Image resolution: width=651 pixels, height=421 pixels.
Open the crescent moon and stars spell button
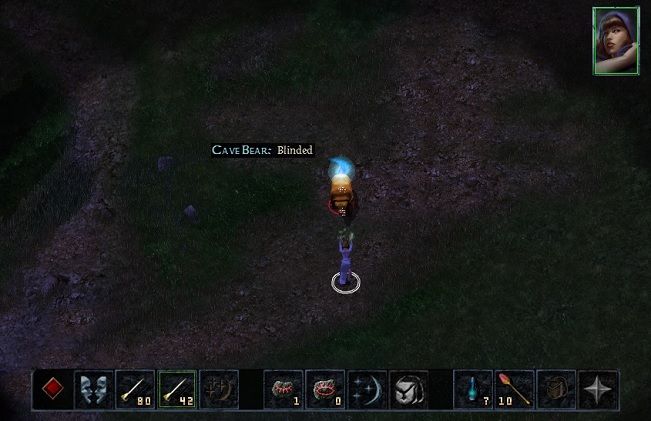367,389
